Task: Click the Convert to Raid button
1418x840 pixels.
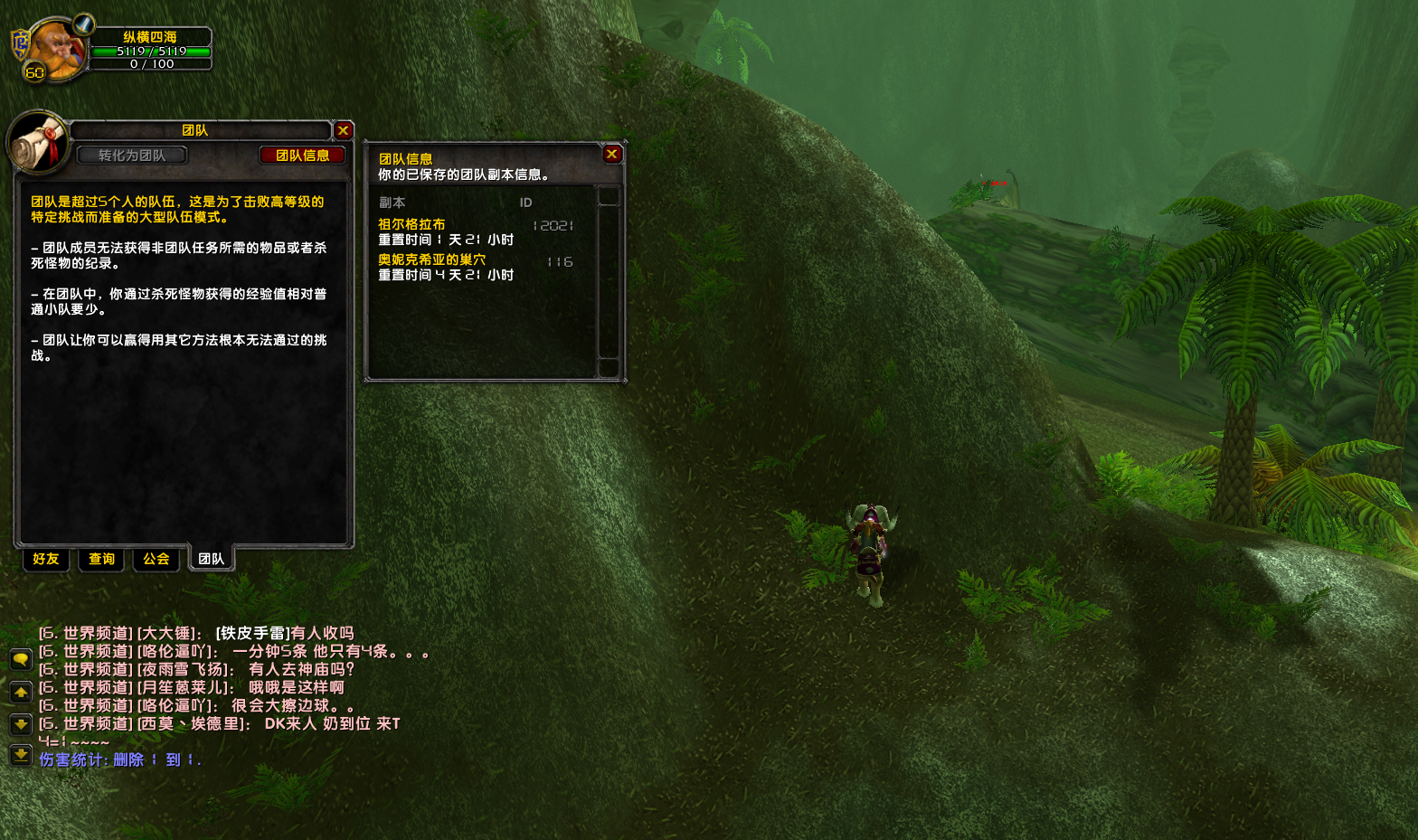Action: pyautogui.click(x=132, y=156)
